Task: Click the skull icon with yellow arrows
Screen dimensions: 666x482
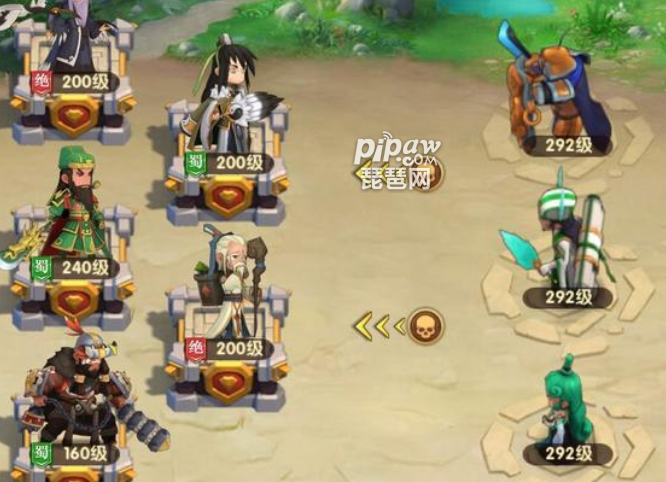Action: tap(424, 325)
